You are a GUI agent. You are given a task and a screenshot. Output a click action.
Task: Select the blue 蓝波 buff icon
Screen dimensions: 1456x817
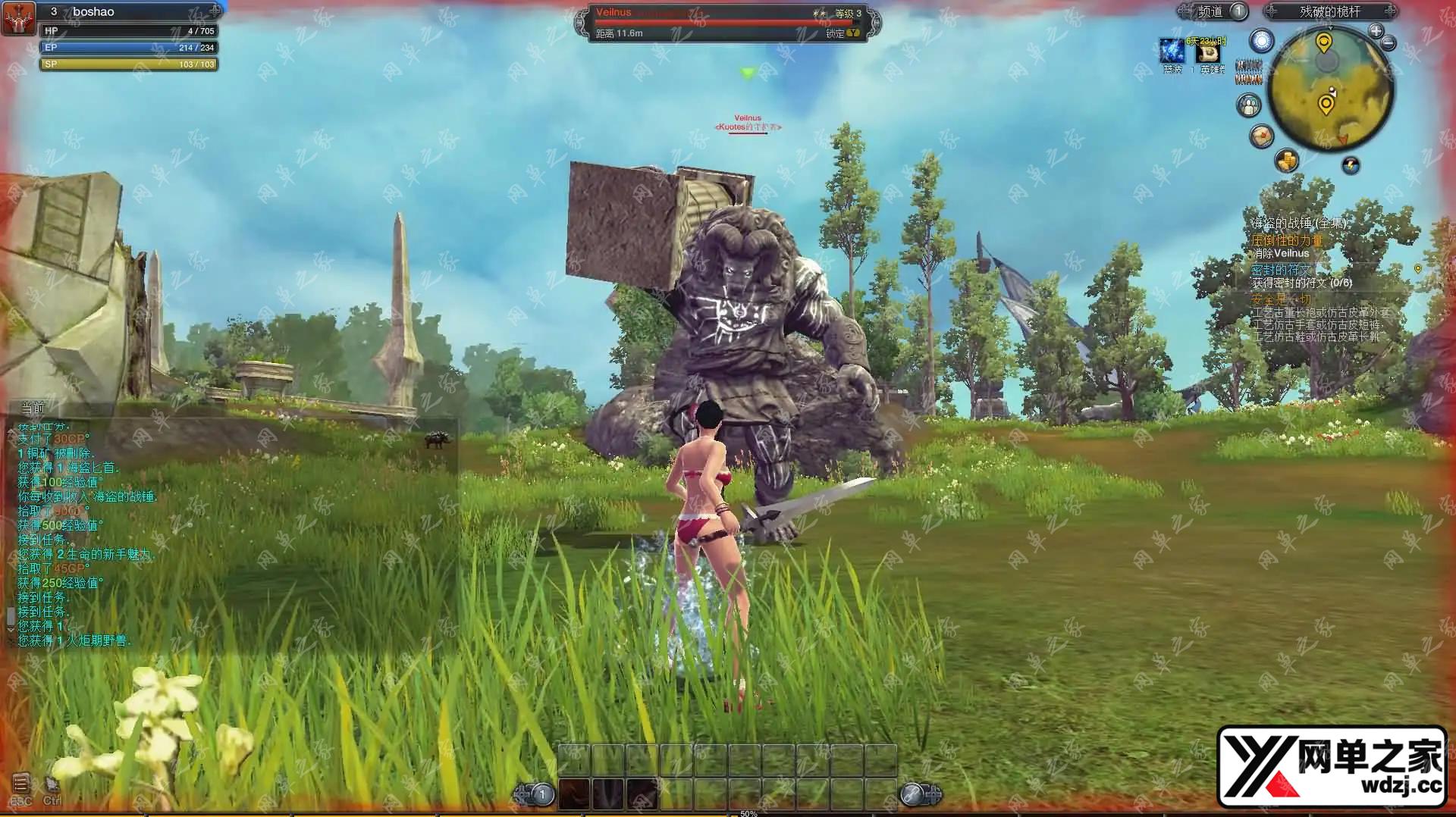pyautogui.click(x=1172, y=51)
